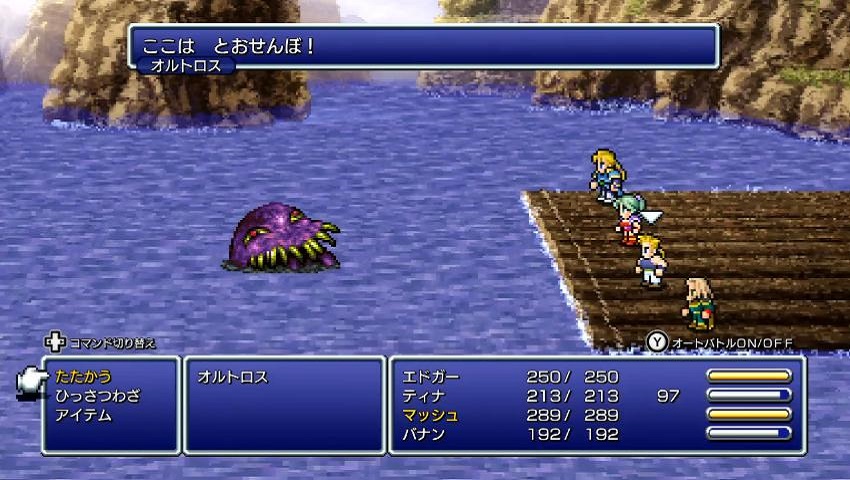The image size is (850, 480).
Task: Select マッシュ in the party list
Action: tap(430, 415)
